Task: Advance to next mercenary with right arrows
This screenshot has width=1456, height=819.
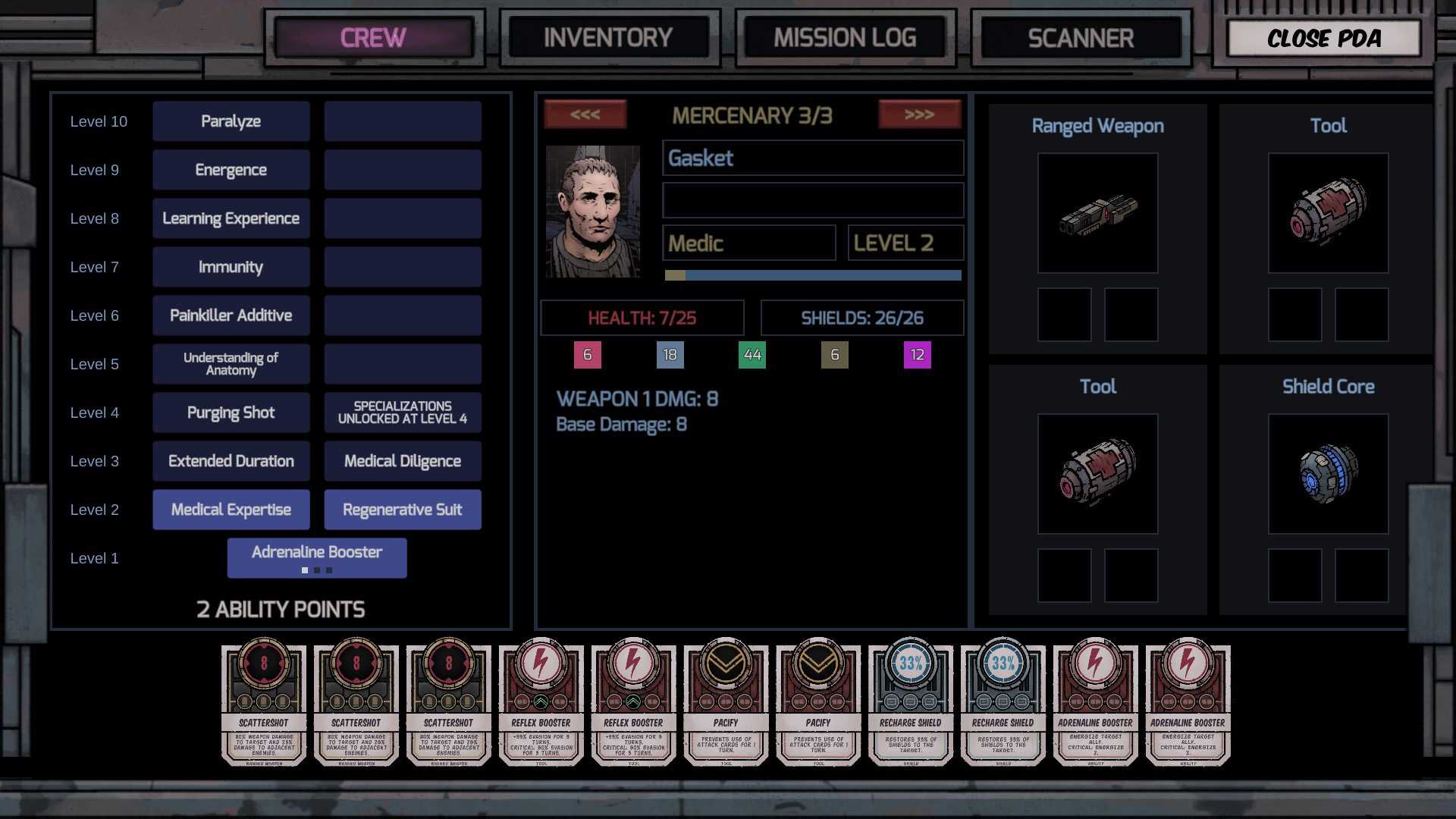Action: click(920, 114)
